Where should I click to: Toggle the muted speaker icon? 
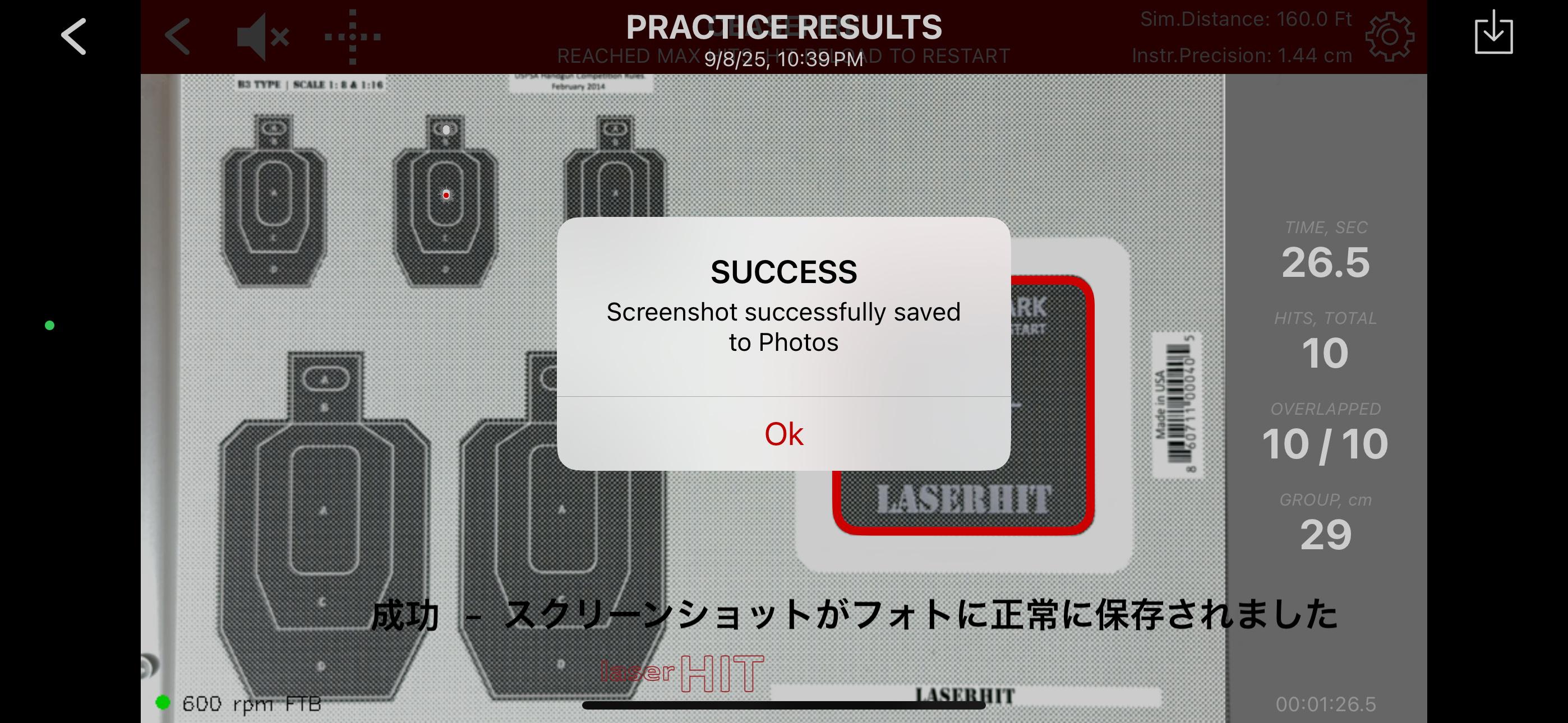[x=262, y=36]
